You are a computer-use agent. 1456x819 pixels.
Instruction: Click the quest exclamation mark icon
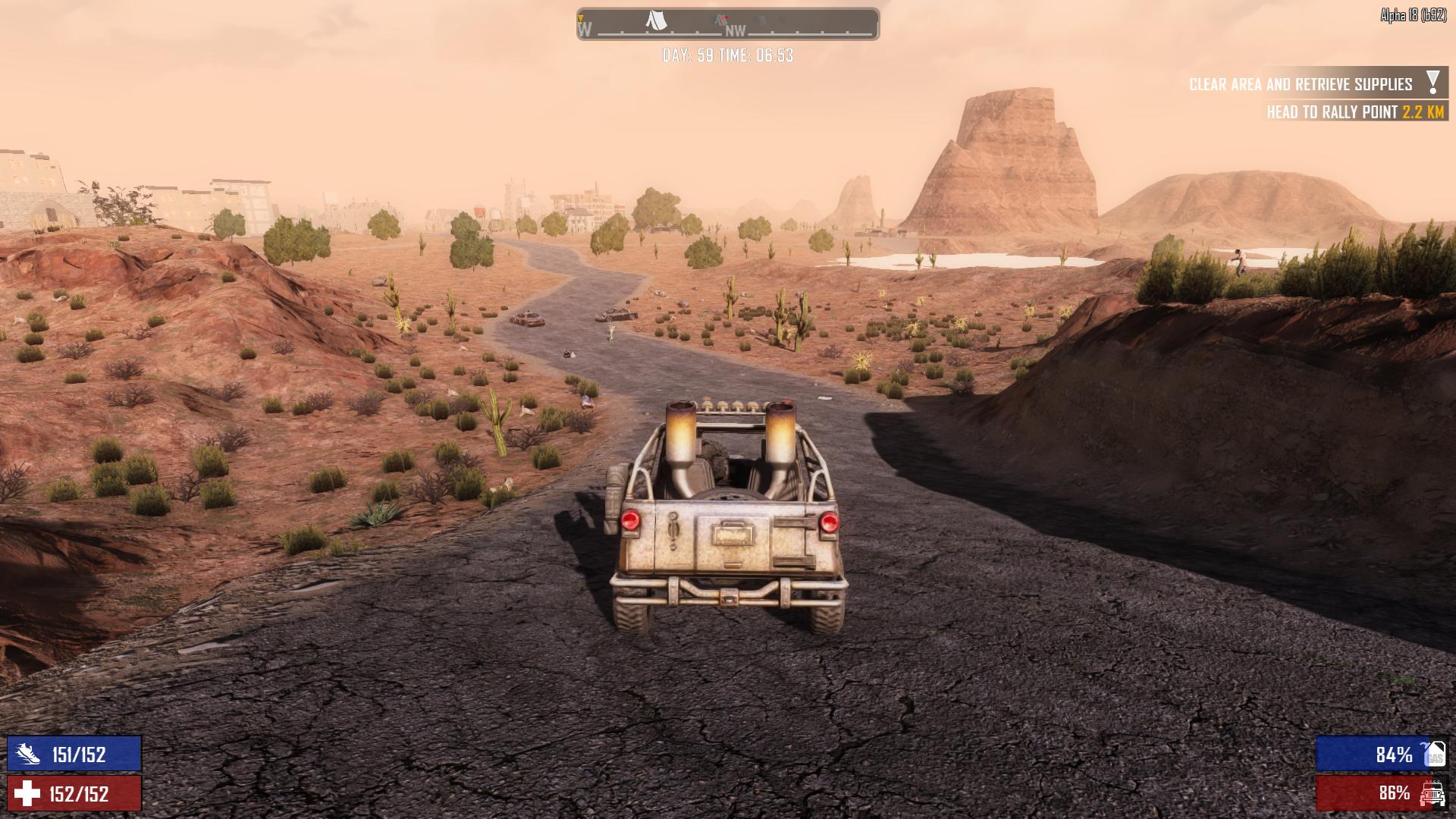(1432, 82)
